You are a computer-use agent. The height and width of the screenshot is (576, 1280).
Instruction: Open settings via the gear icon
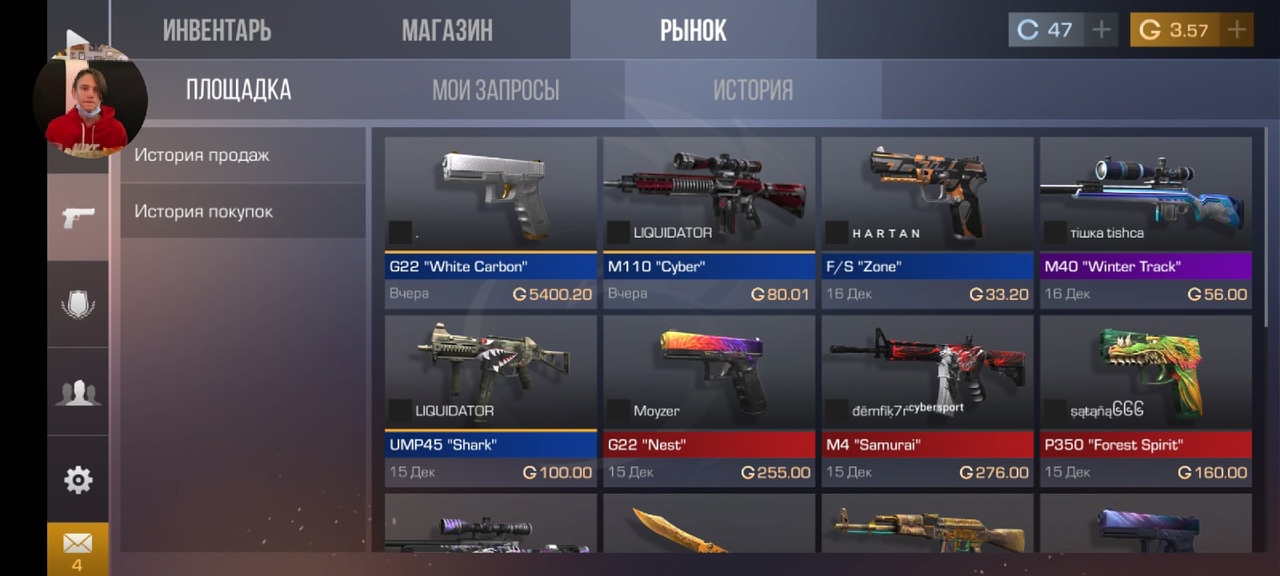coord(78,480)
